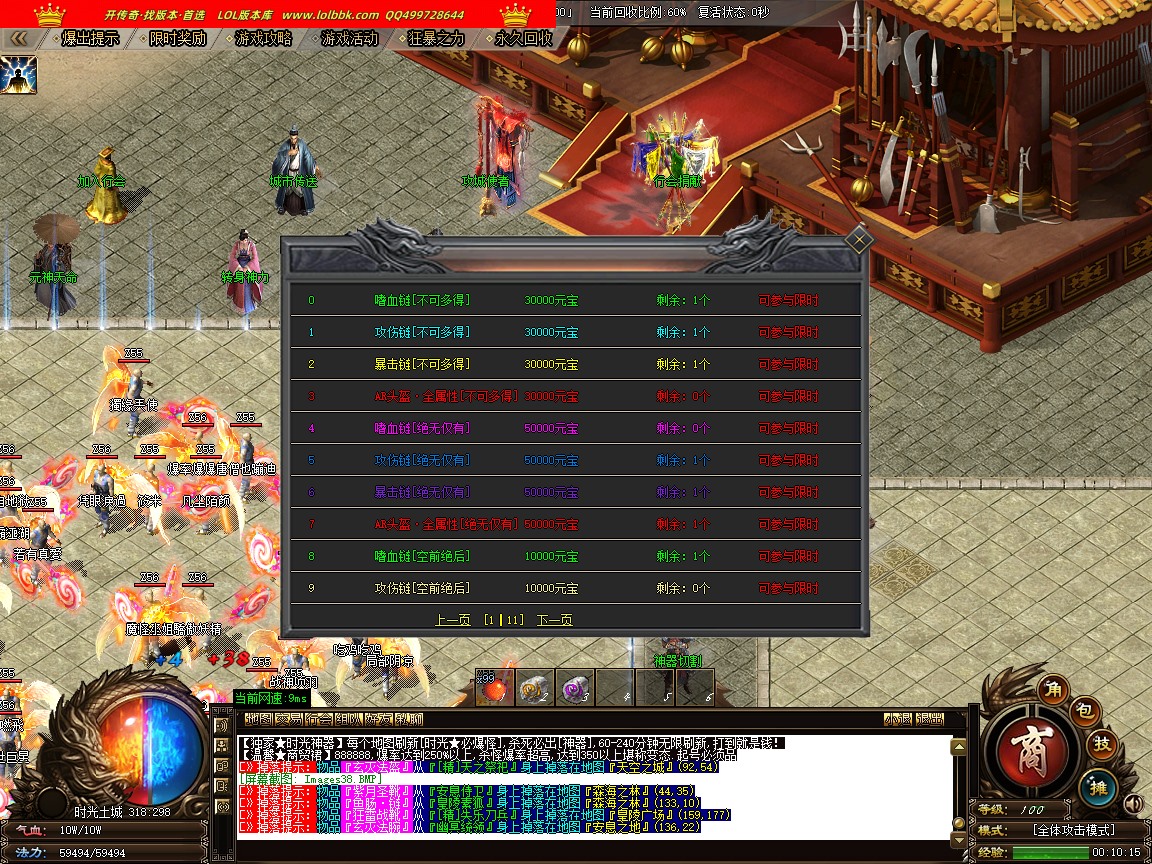This screenshot has width=1152, height=864.
Task: Toggle sound with the speaker icon
Action: pyautogui.click(x=1132, y=804)
